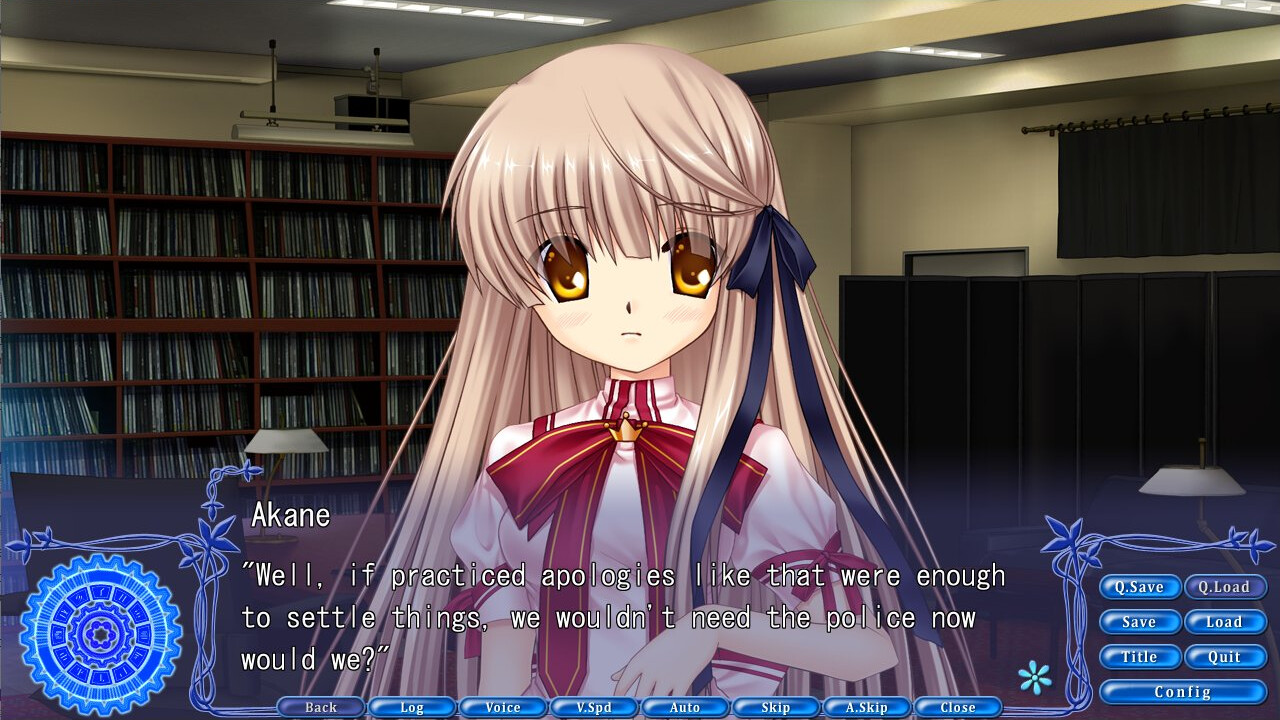
Task: Open the Config settings
Action: [x=1183, y=691]
